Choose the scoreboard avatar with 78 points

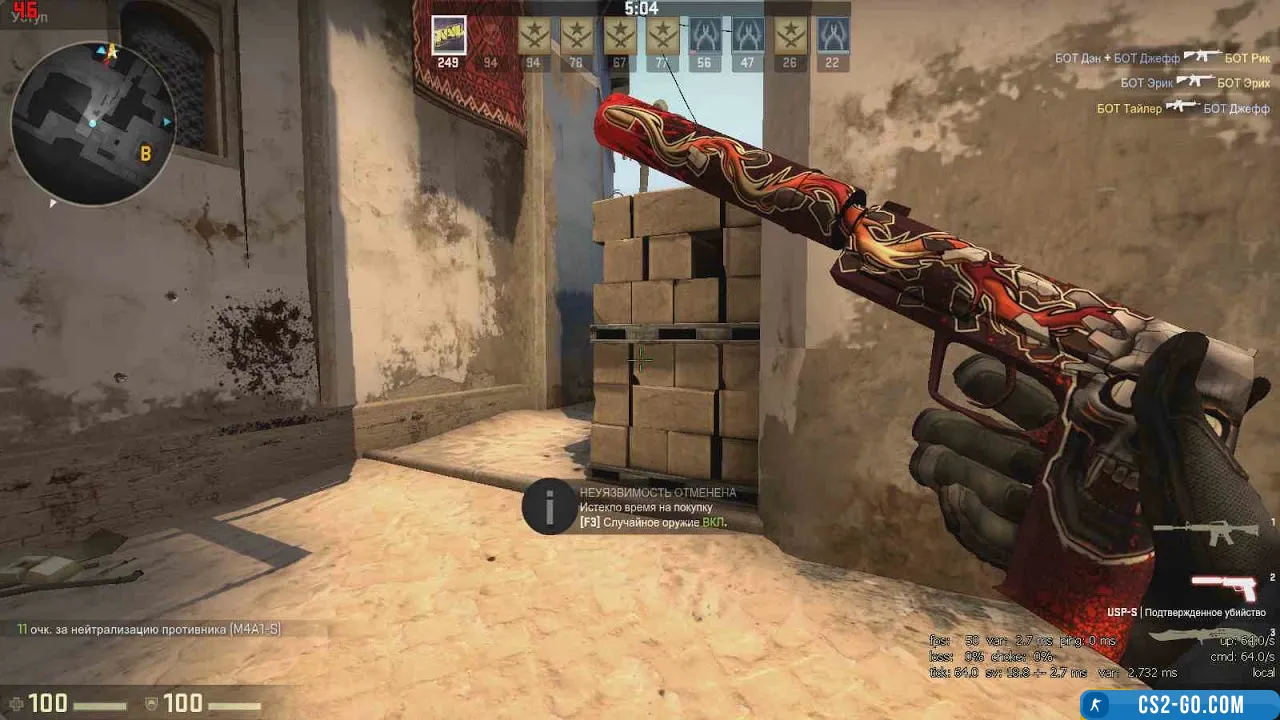(x=576, y=36)
